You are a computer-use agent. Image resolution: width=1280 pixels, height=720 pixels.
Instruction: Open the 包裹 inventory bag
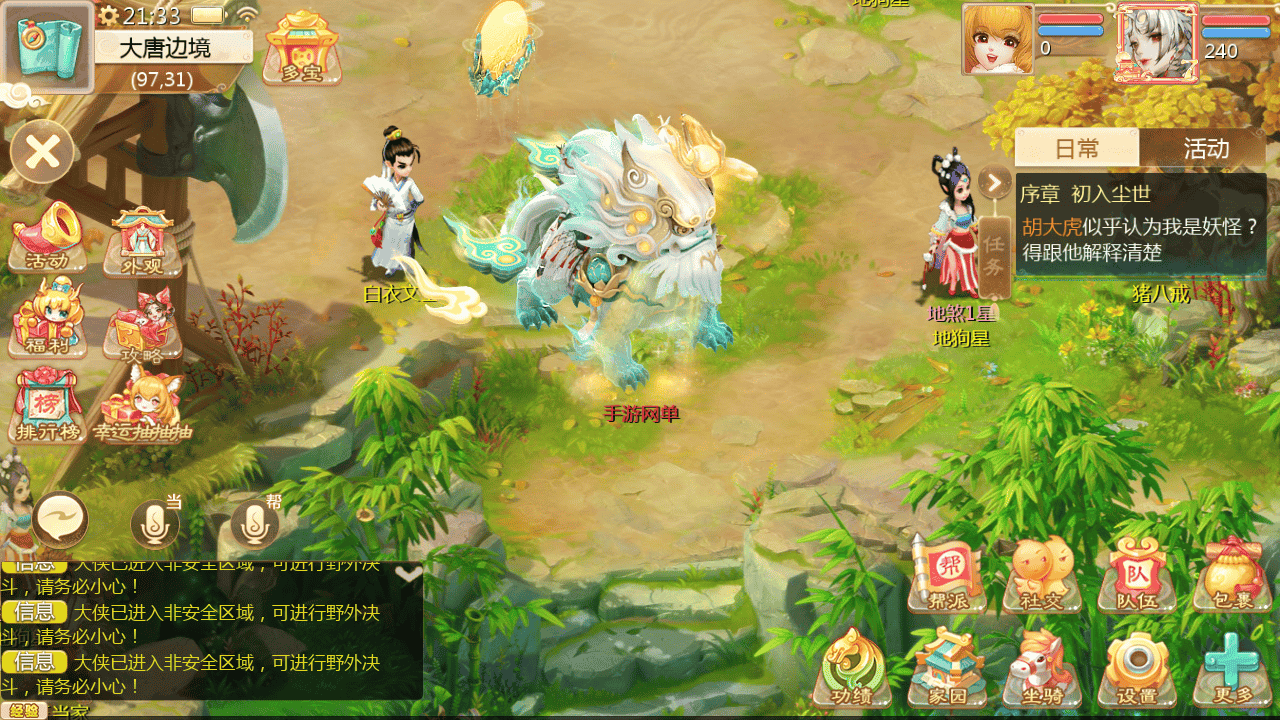1231,575
